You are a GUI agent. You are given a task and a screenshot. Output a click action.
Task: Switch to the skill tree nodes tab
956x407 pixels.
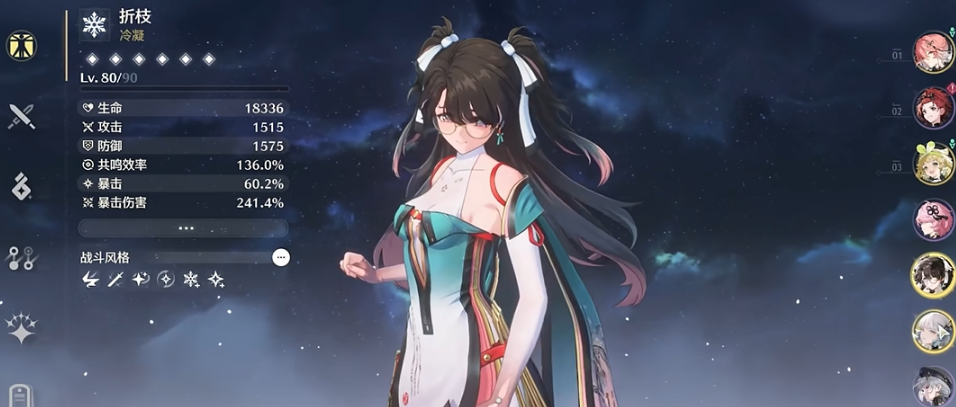pos(21,257)
